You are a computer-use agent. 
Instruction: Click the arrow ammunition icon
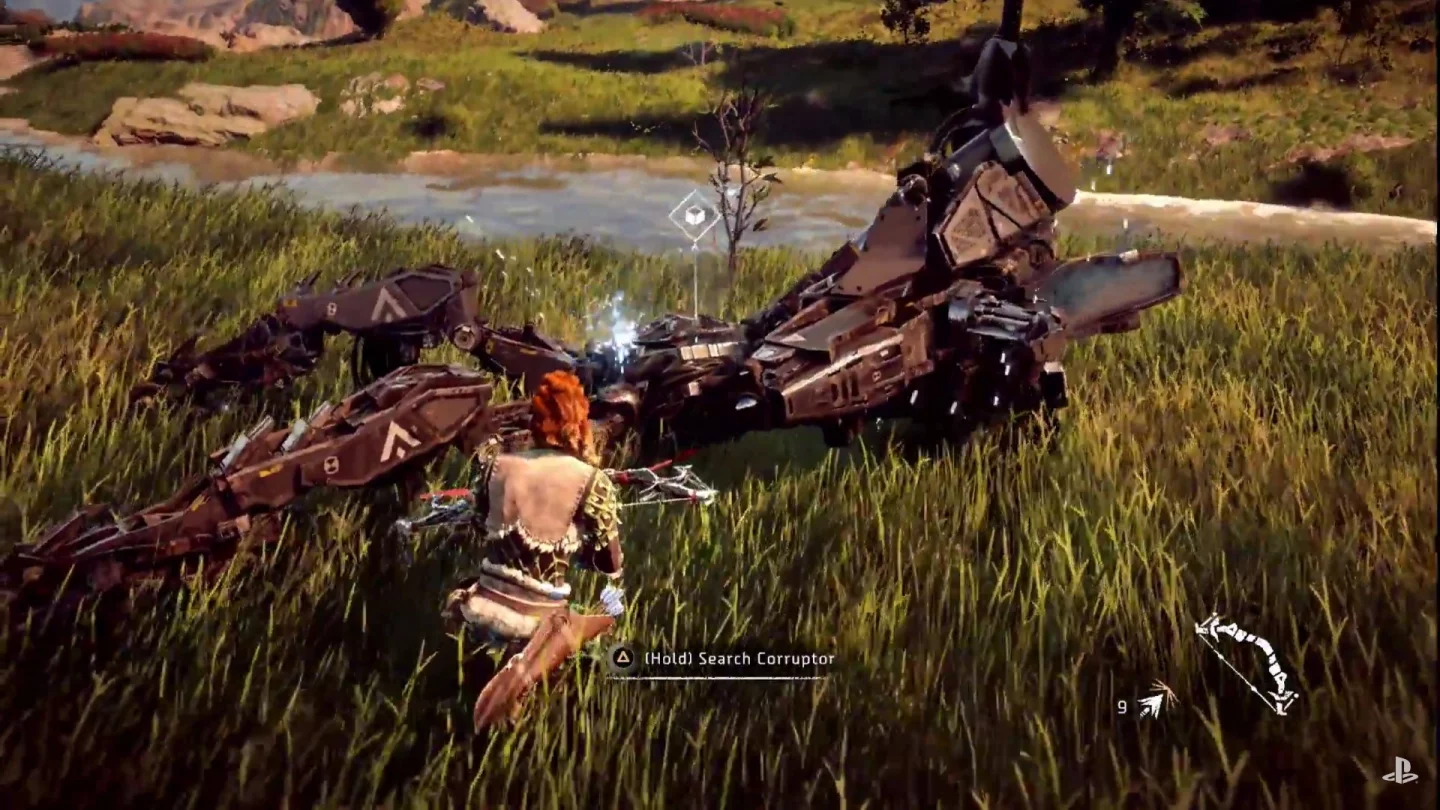click(1159, 699)
